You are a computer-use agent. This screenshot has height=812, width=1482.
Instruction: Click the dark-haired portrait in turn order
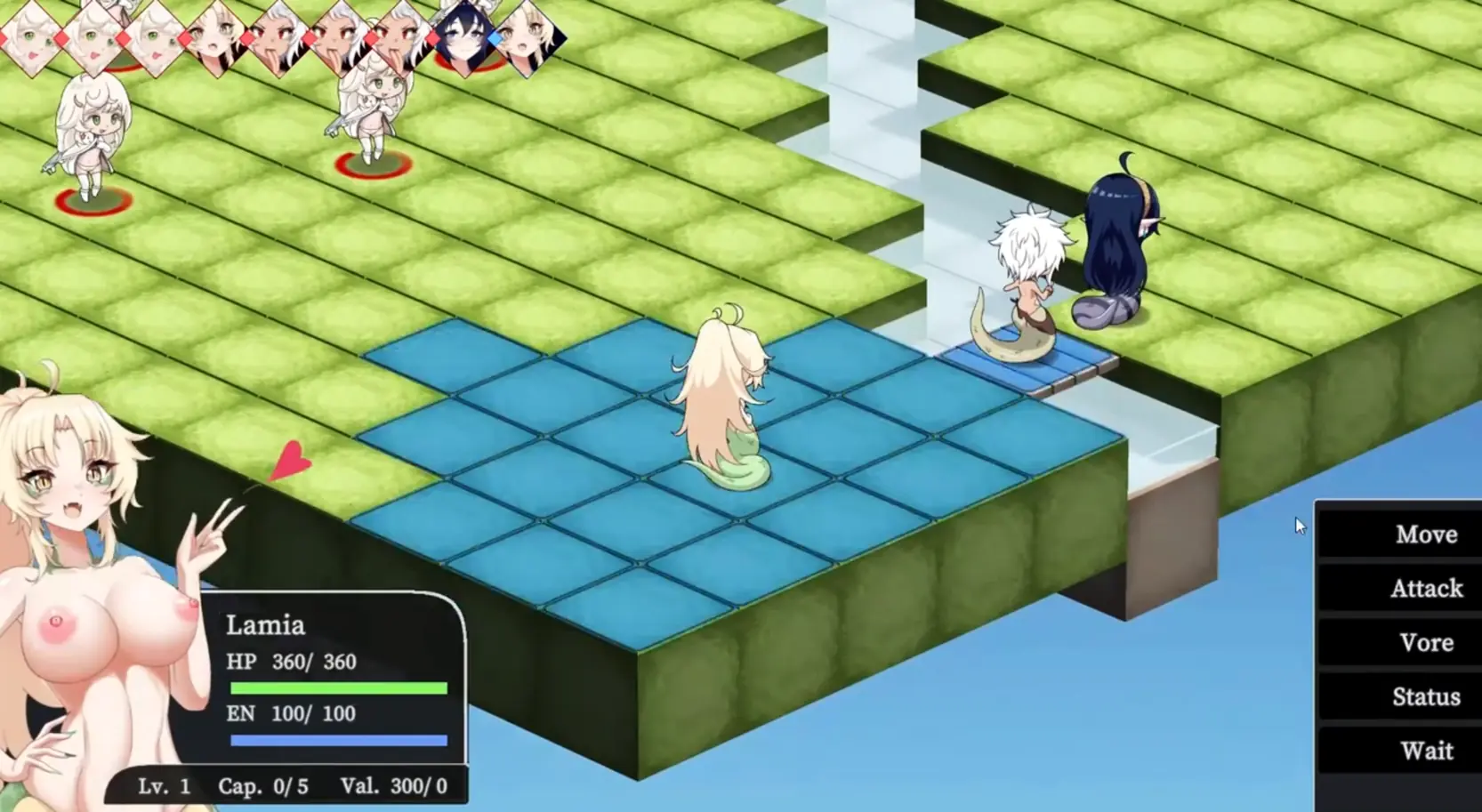[x=463, y=38]
